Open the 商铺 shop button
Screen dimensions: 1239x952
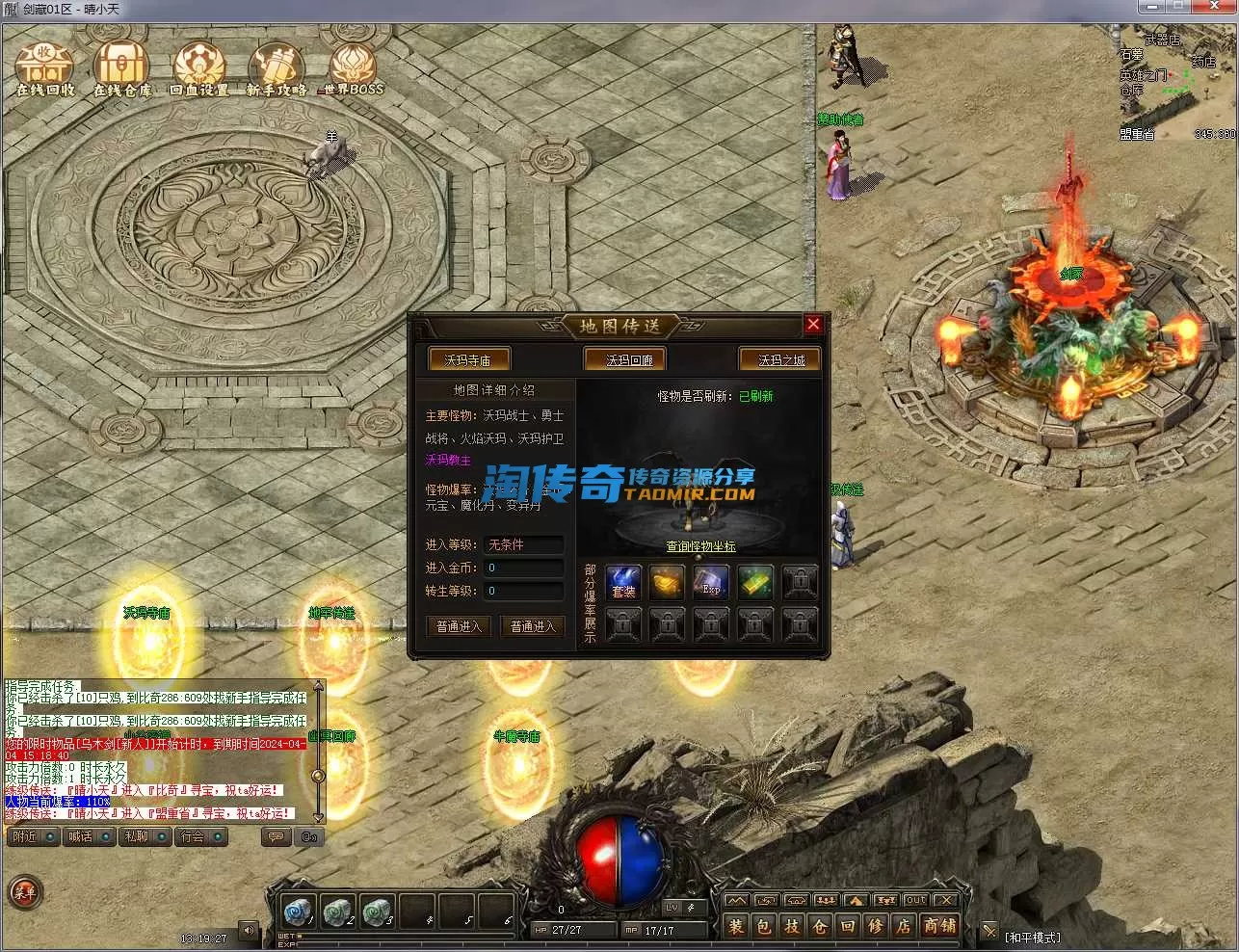pyautogui.click(x=939, y=926)
